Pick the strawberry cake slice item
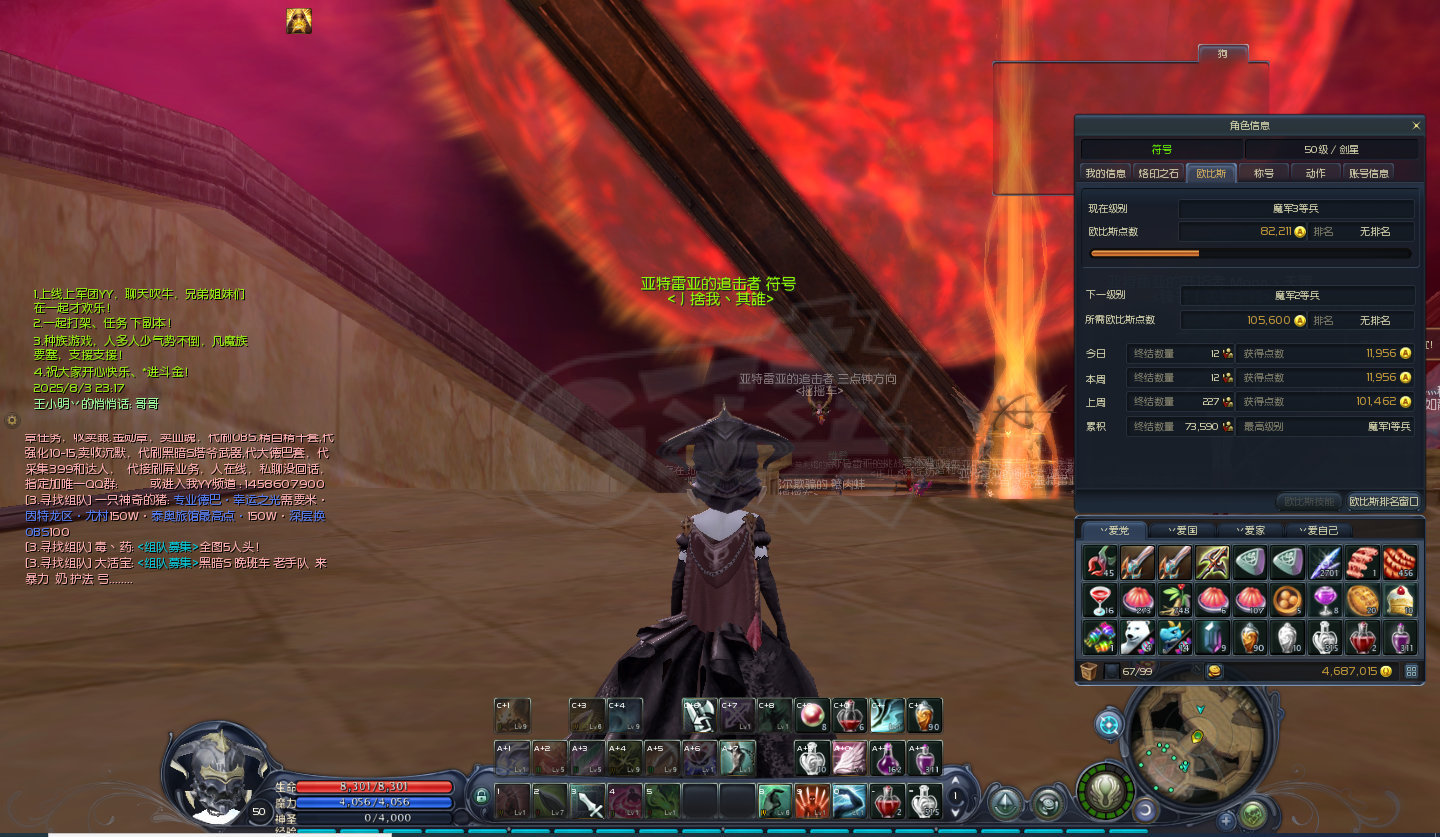The width and height of the screenshot is (1440, 837). click(1399, 600)
